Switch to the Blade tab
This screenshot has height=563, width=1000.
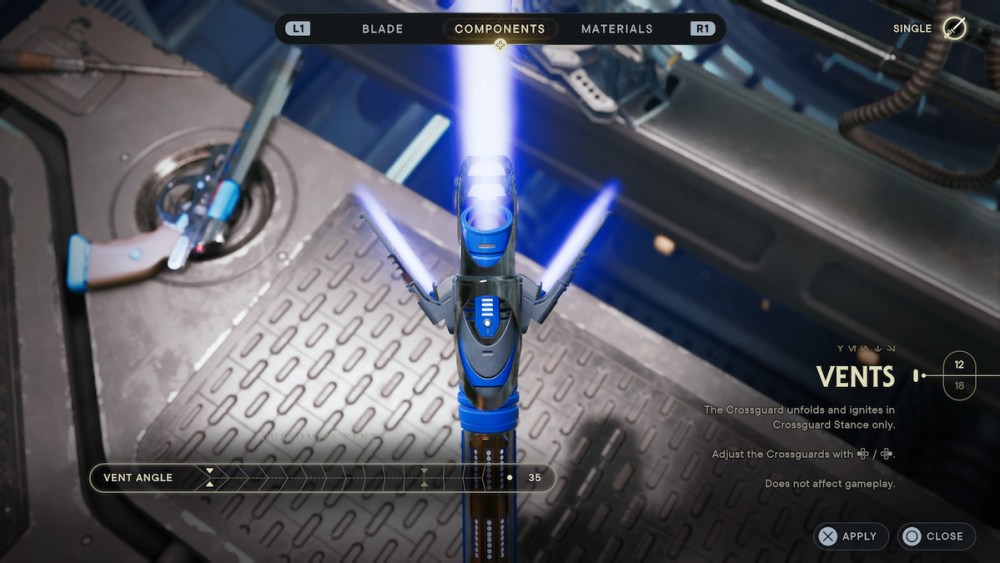pyautogui.click(x=382, y=29)
